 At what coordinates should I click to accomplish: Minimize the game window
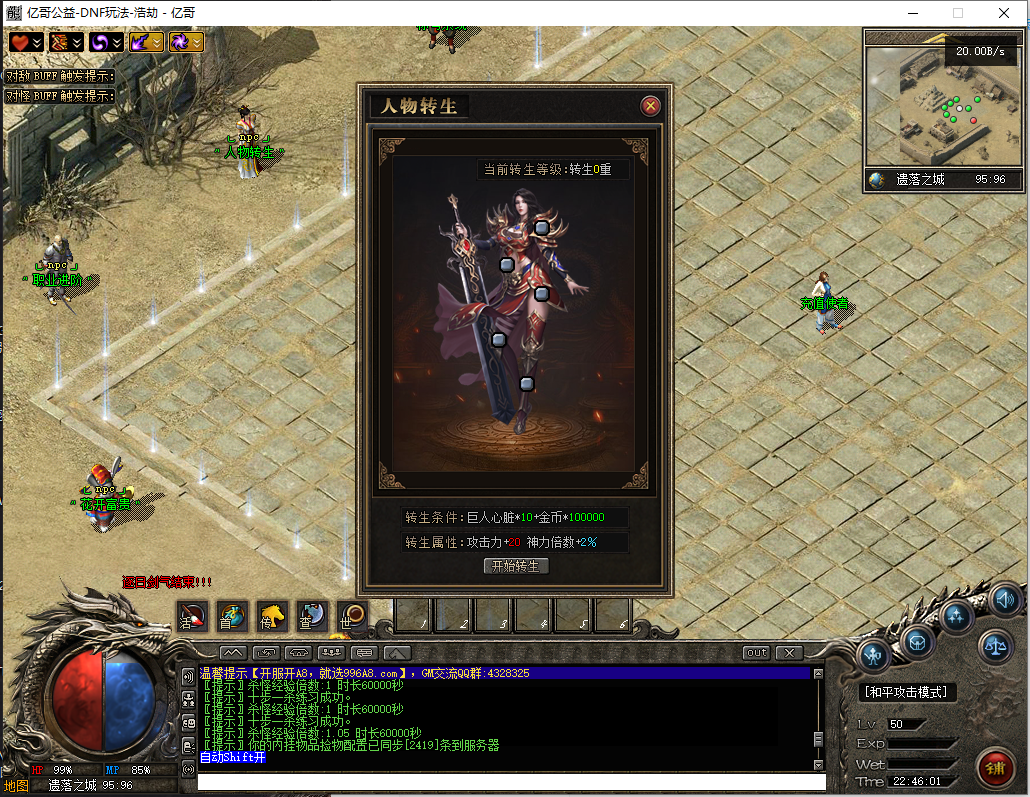click(912, 13)
